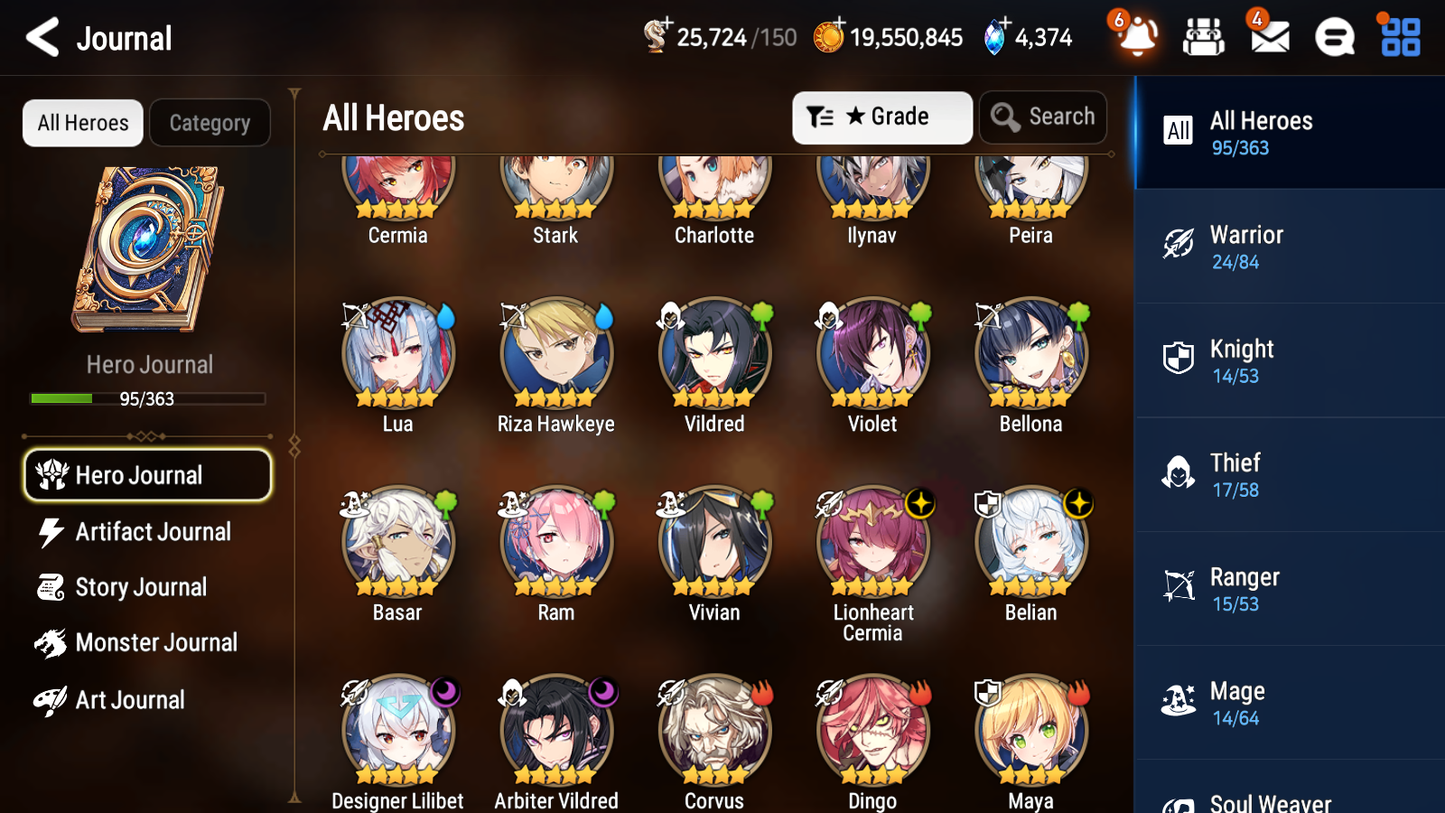Click the back chevron next to Journal
This screenshot has height=813, width=1445.
pos(42,36)
